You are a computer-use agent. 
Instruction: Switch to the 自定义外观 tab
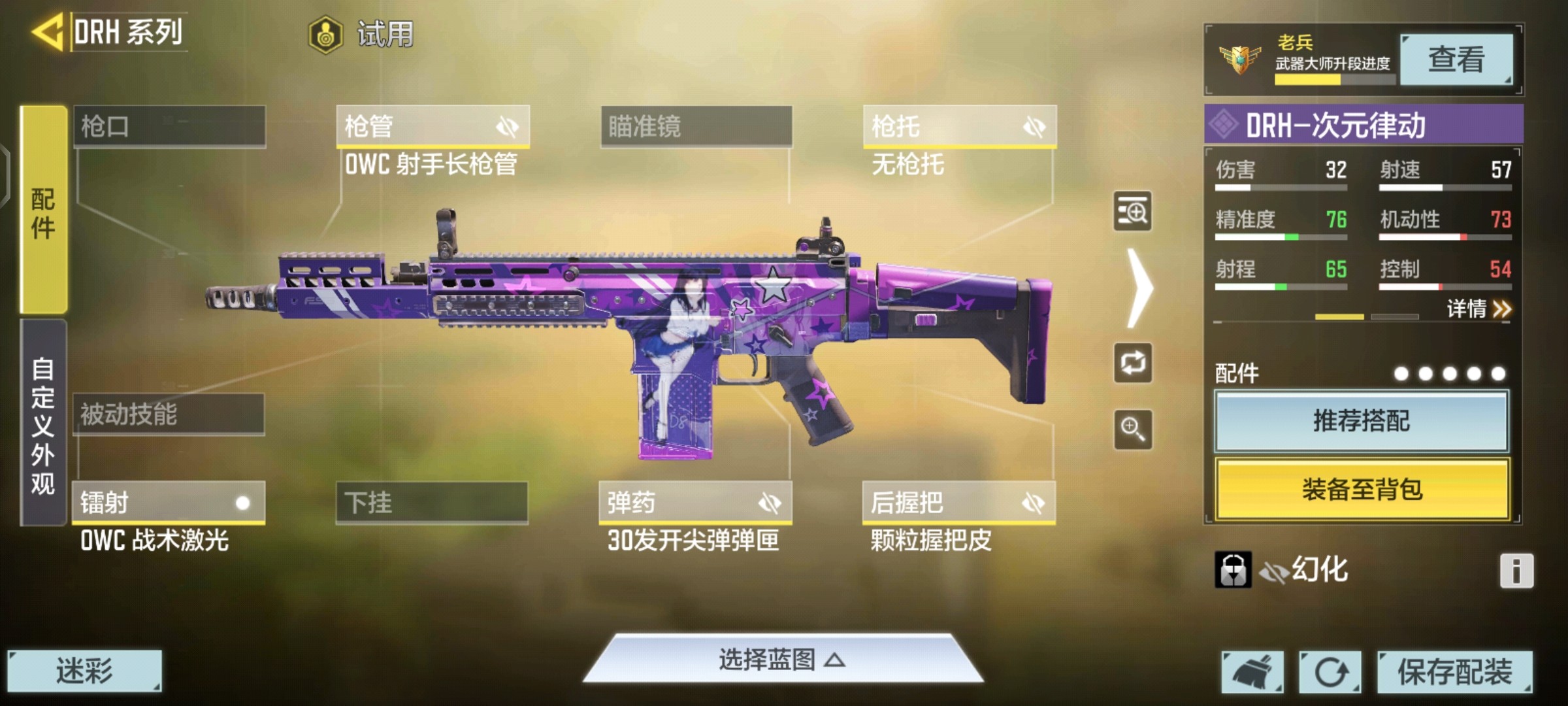pyautogui.click(x=43, y=424)
